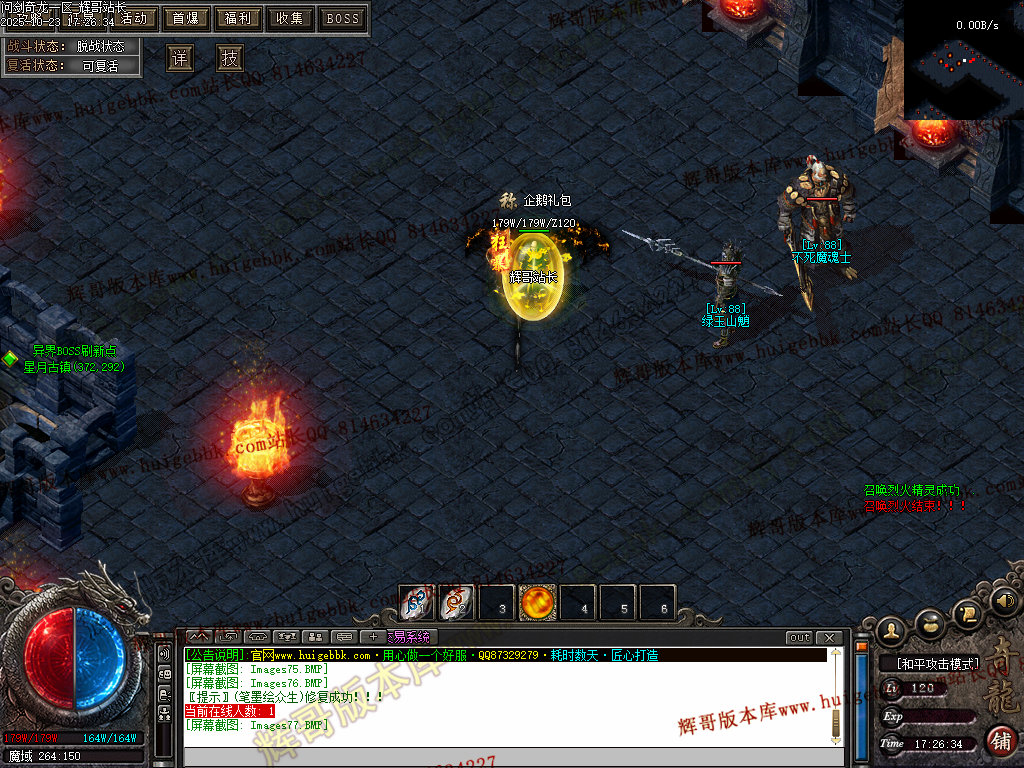Open the 福利 welfare menu
The height and width of the screenshot is (768, 1024).
[238, 18]
